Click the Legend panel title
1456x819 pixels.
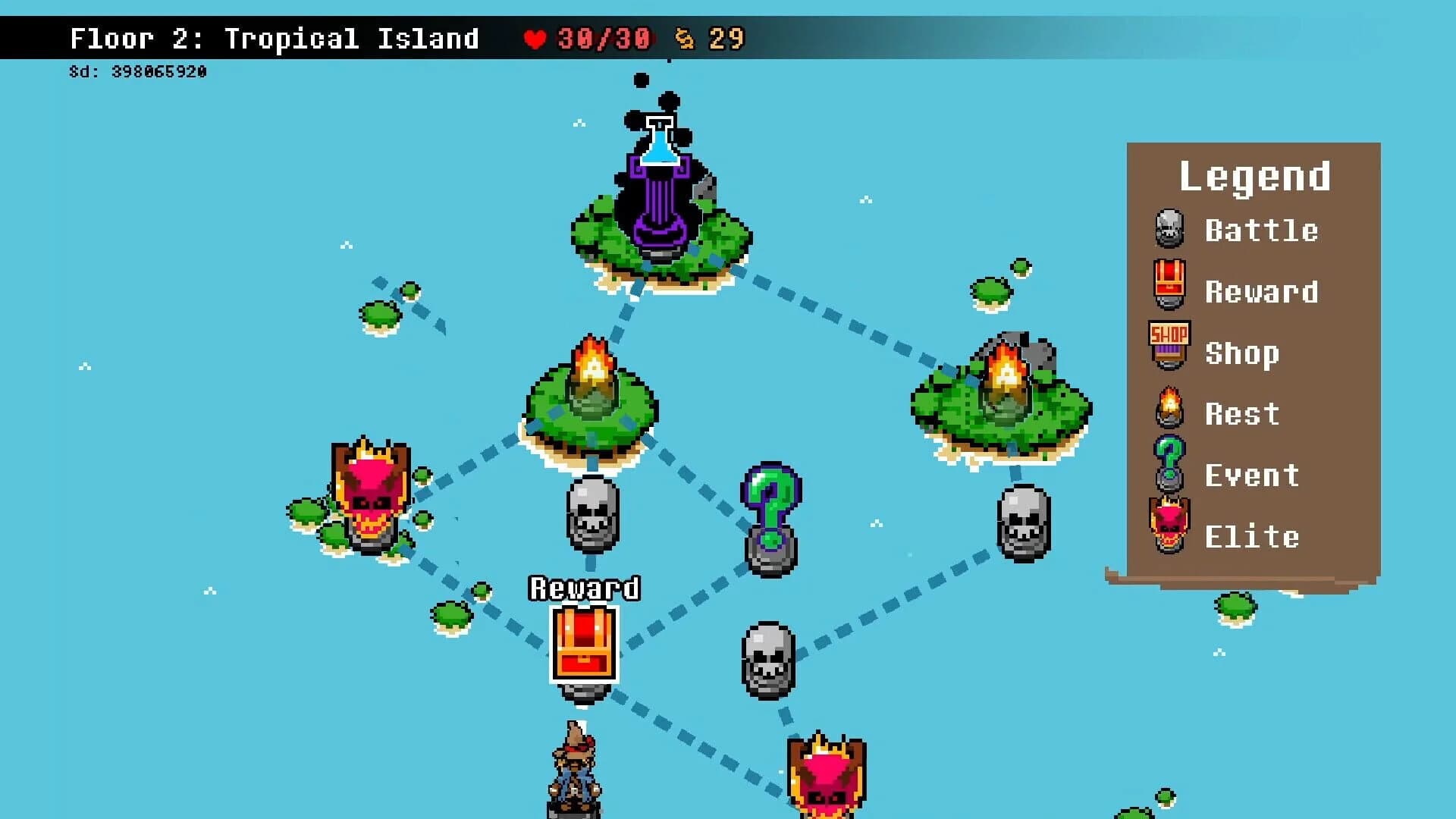click(1254, 174)
